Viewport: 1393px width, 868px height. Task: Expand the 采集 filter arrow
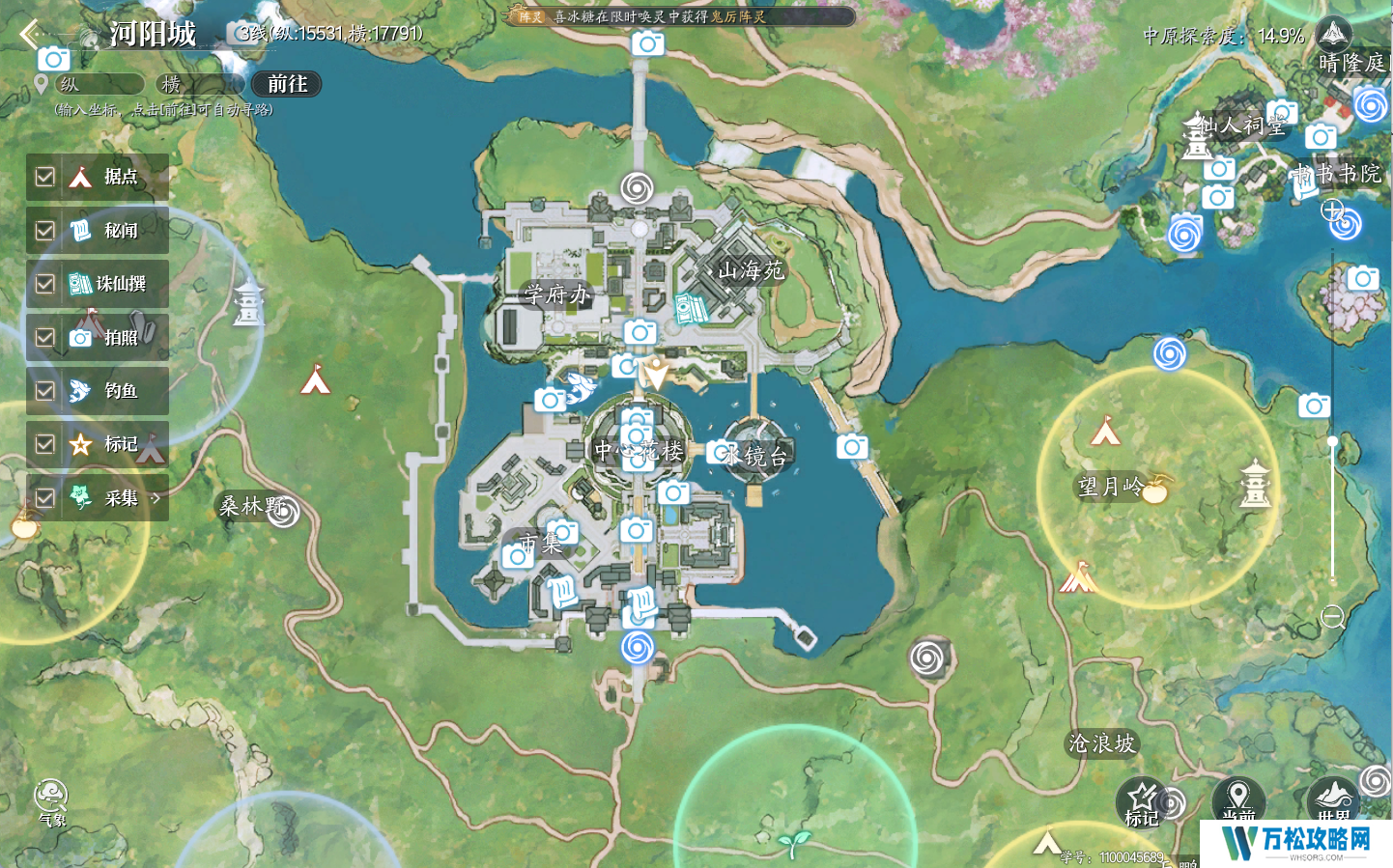[156, 498]
